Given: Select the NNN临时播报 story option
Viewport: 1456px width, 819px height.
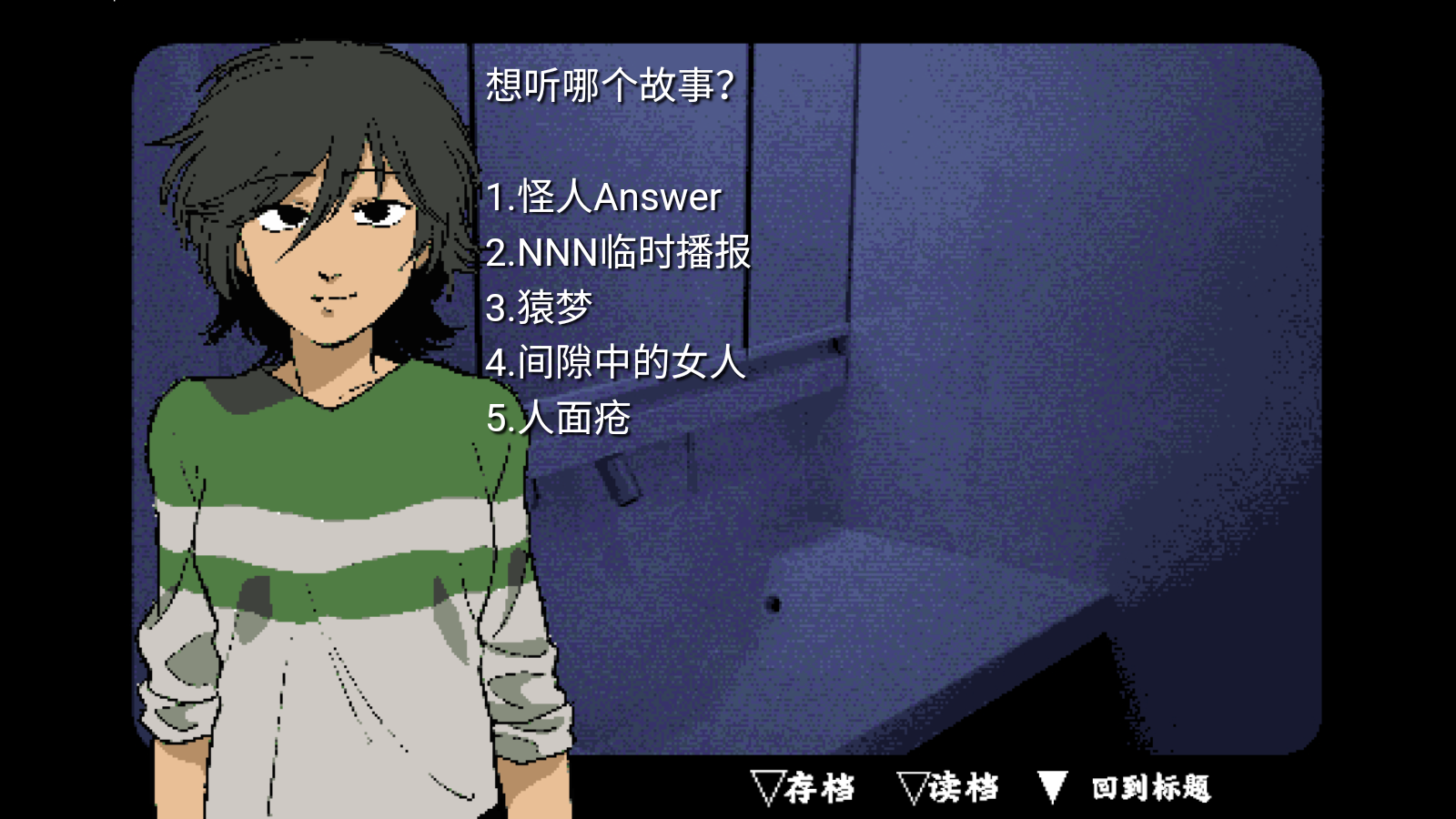Looking at the screenshot, I should click(618, 253).
